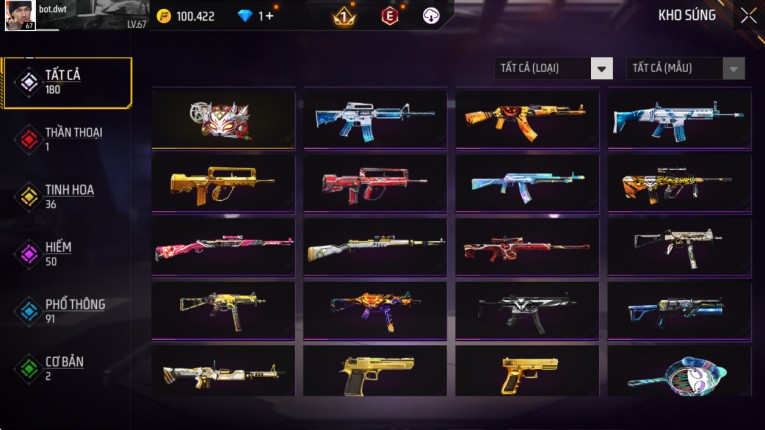765x430 pixels.
Task: Open the Tất Cả (Loại) dropdown
Action: pos(554,68)
